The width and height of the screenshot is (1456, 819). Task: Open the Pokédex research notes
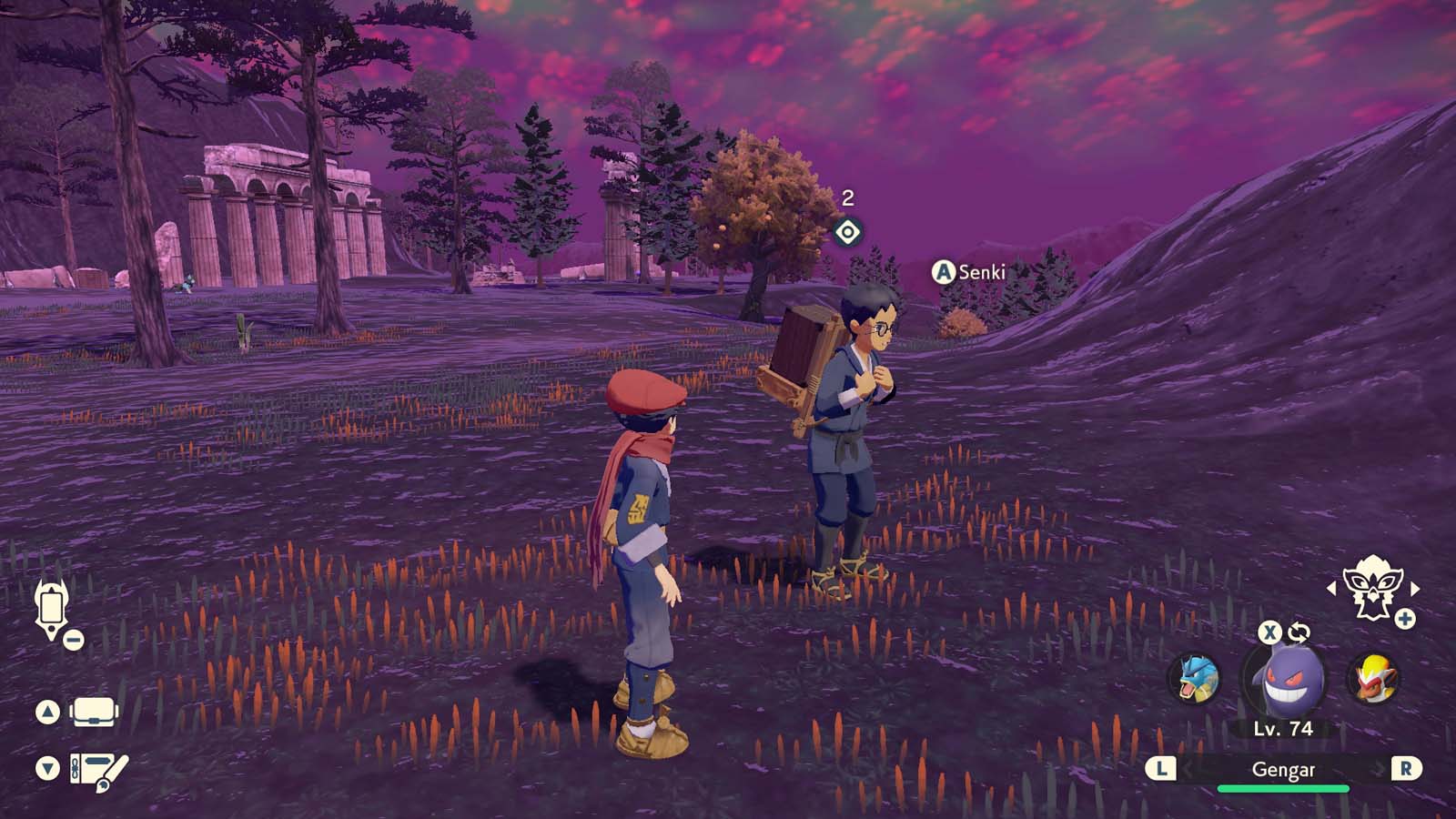(x=94, y=769)
